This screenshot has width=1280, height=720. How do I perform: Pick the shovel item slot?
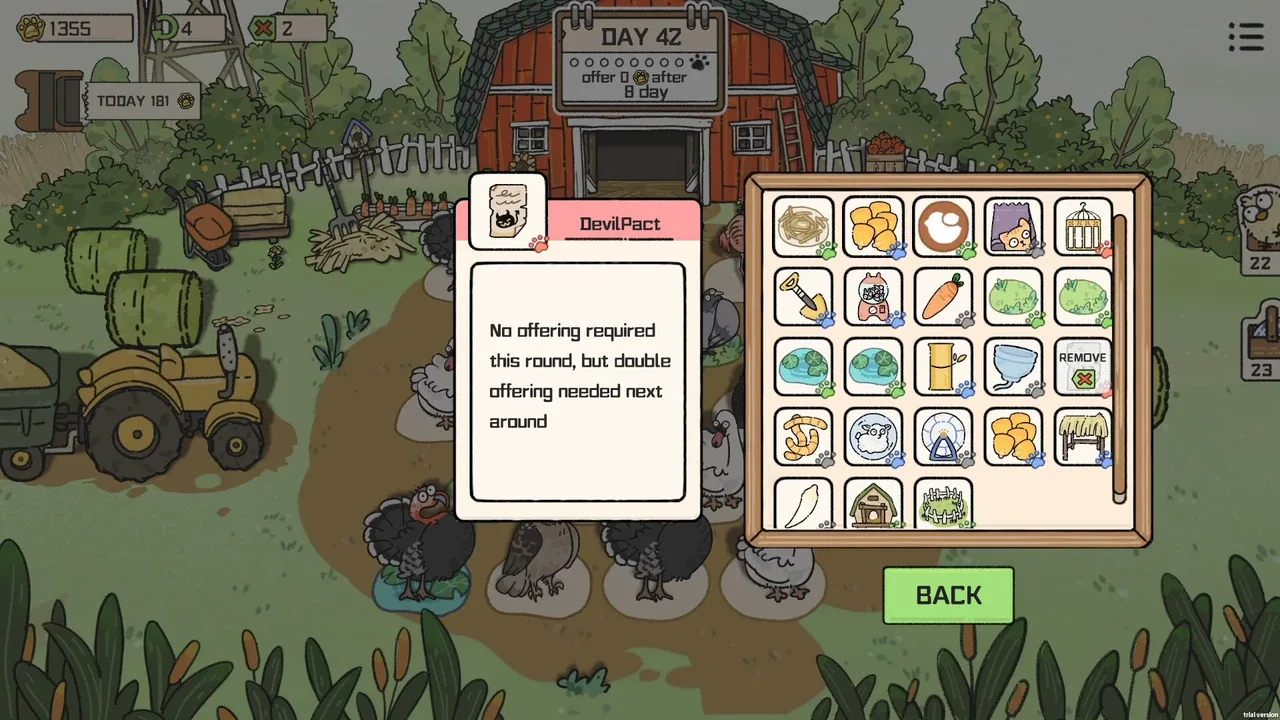coord(804,296)
